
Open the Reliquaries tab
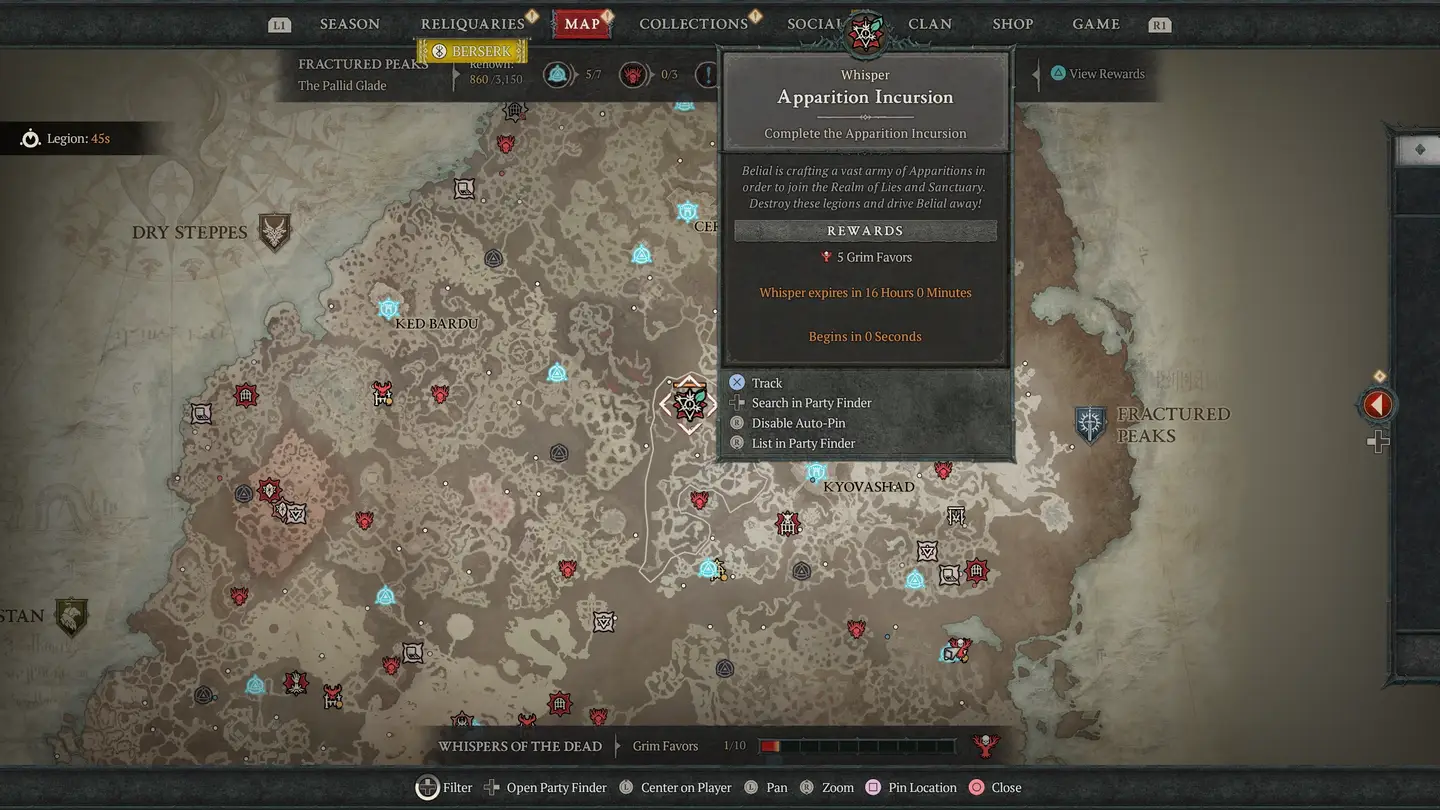pos(472,24)
